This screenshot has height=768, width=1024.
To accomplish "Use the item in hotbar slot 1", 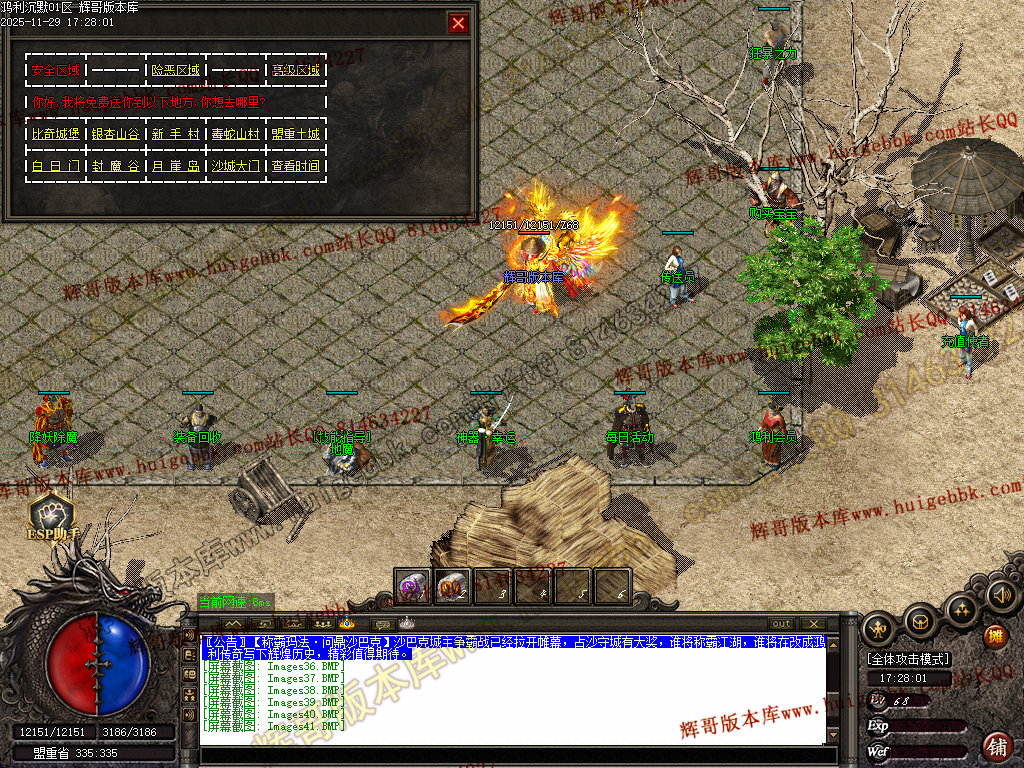I will 413,587.
